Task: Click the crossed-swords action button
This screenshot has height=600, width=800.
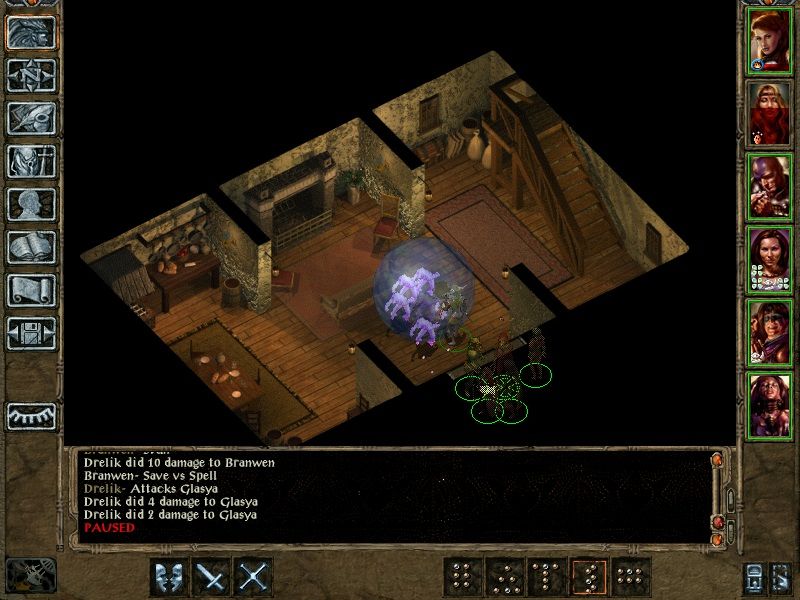Action: [x=255, y=577]
